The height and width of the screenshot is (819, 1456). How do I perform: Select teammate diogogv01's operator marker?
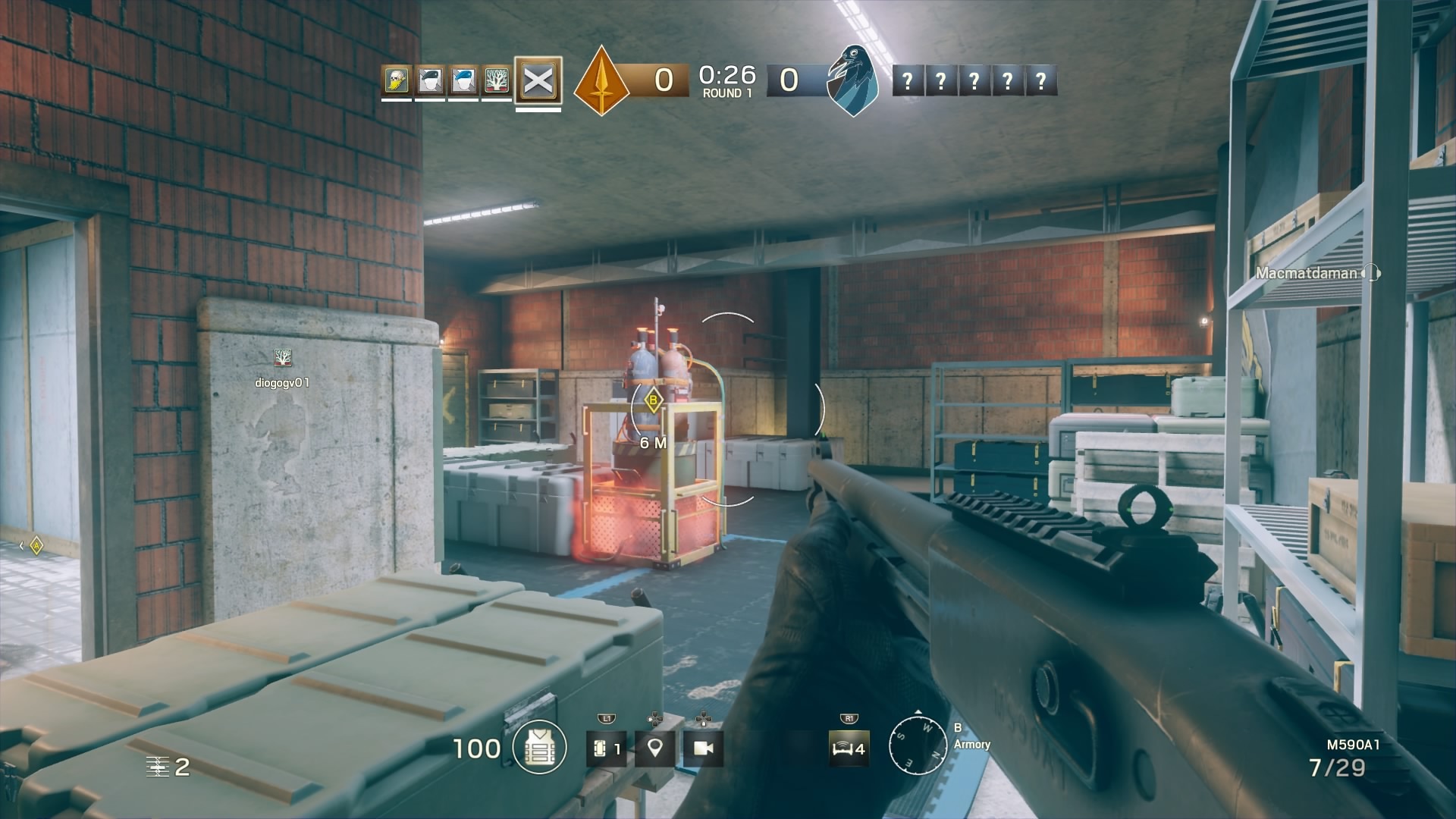pyautogui.click(x=282, y=357)
